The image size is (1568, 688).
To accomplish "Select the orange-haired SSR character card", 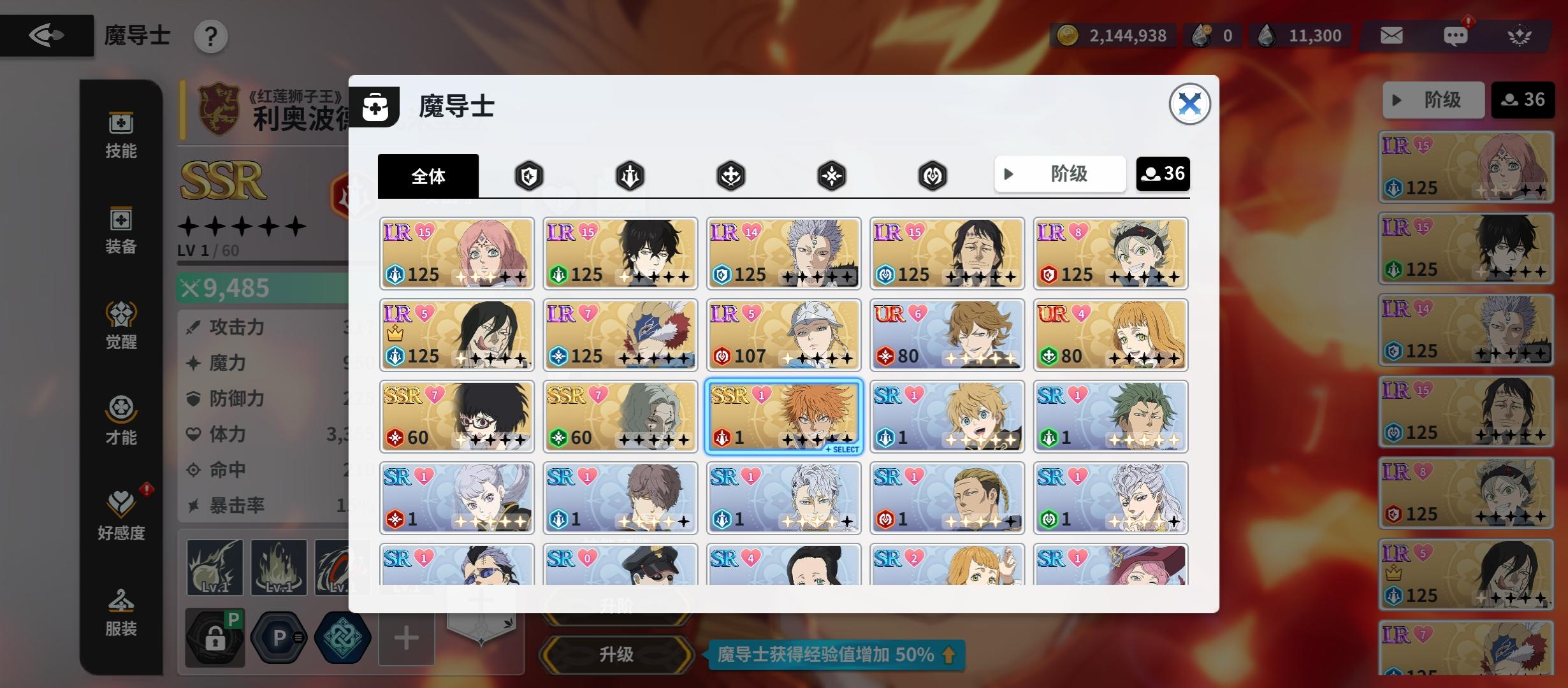I will tap(783, 415).
